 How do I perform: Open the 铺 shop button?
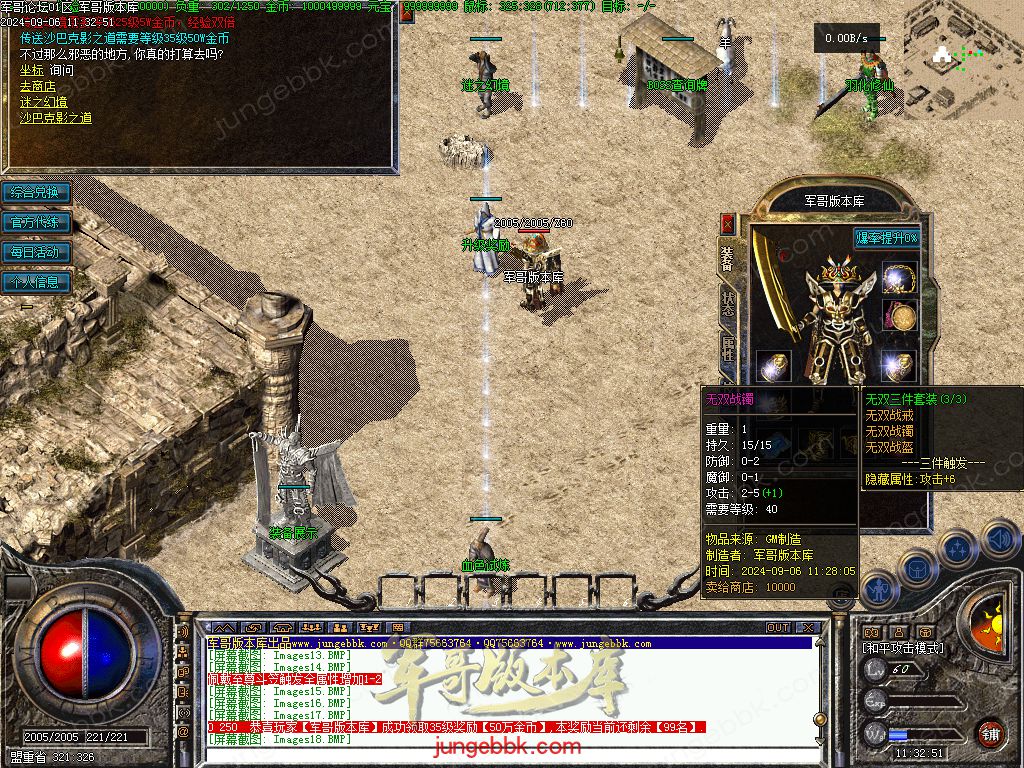pos(990,733)
